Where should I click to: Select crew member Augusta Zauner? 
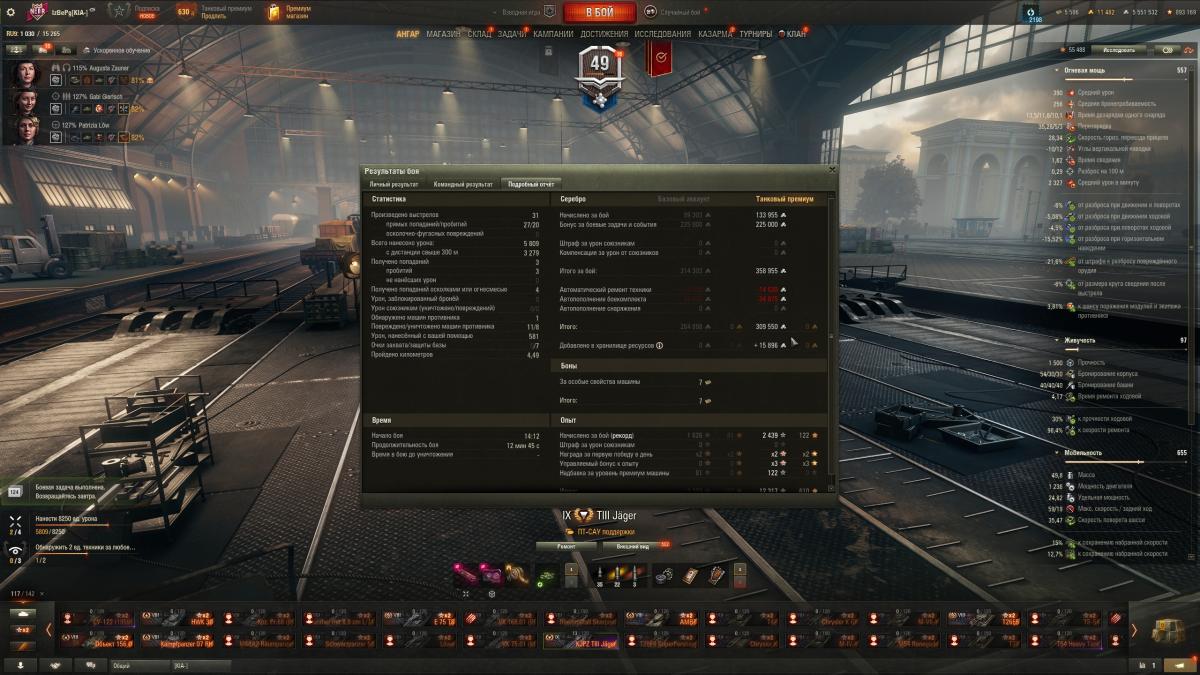coord(24,74)
